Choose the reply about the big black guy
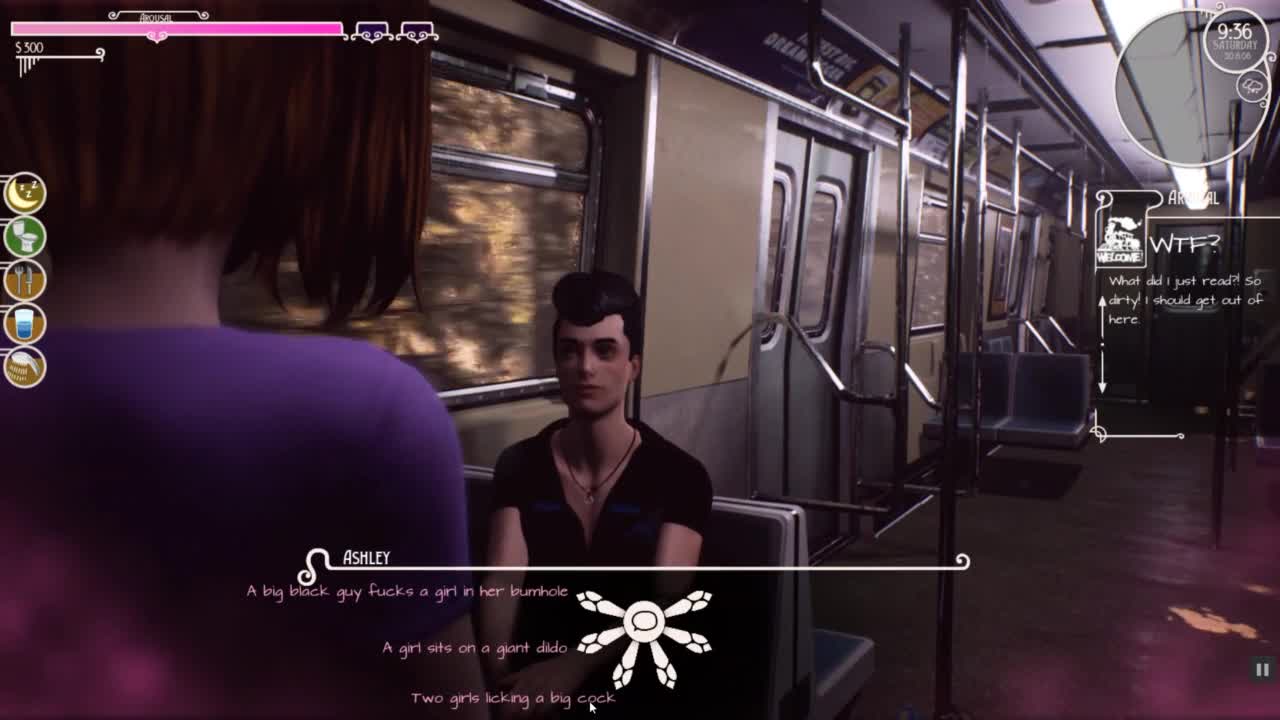Image resolution: width=1280 pixels, height=720 pixels. pyautogui.click(x=407, y=591)
